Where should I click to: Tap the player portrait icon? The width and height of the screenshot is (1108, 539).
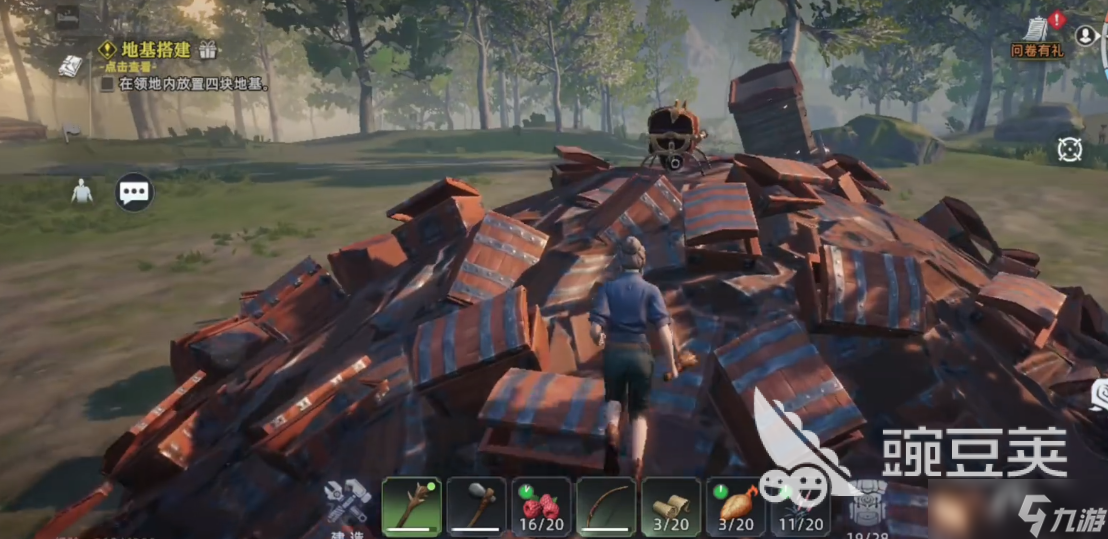(1086, 35)
